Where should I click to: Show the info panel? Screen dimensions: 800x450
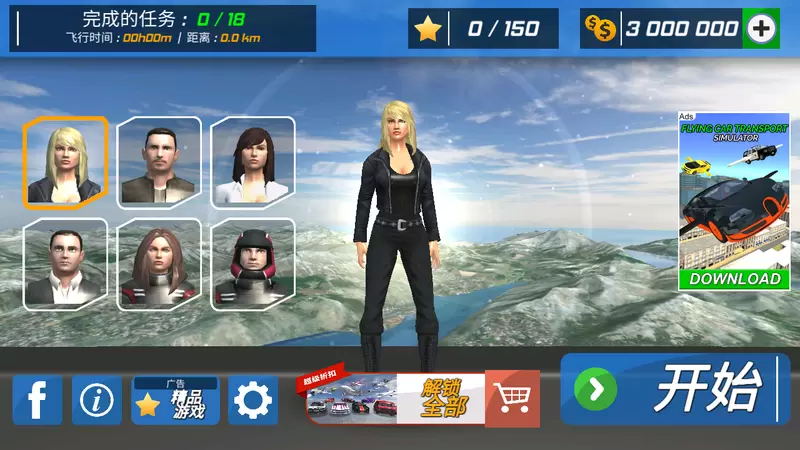tap(97, 400)
